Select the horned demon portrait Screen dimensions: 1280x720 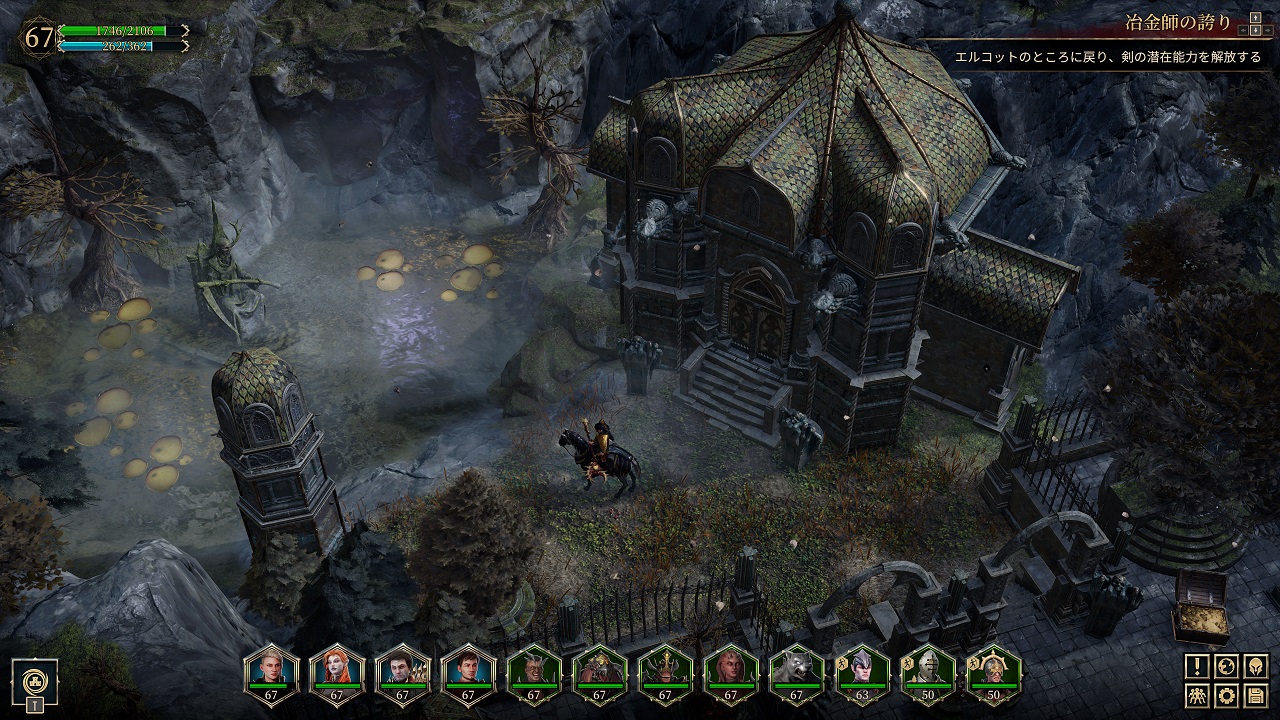coord(534,668)
